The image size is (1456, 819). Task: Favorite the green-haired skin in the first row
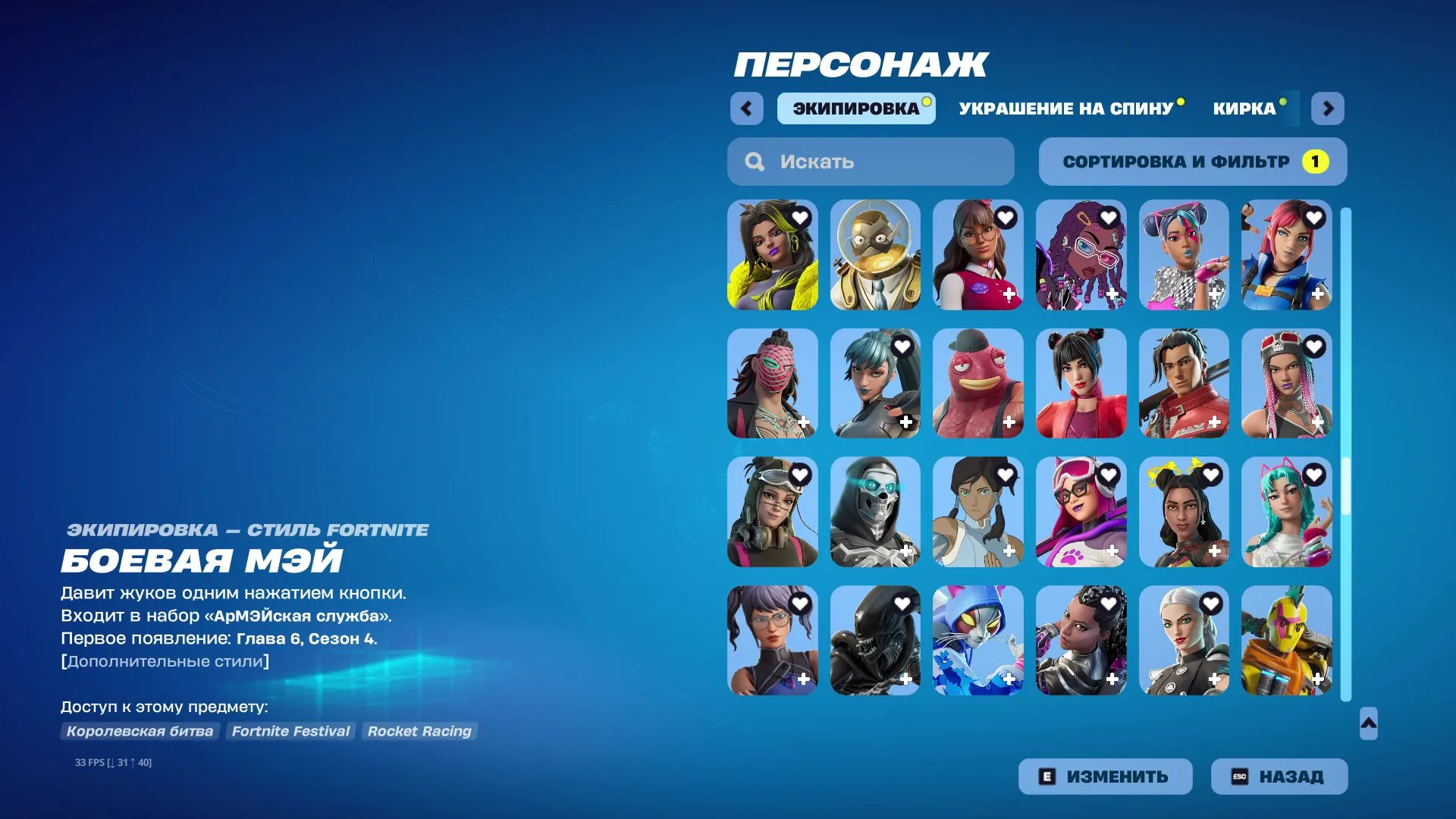(799, 218)
